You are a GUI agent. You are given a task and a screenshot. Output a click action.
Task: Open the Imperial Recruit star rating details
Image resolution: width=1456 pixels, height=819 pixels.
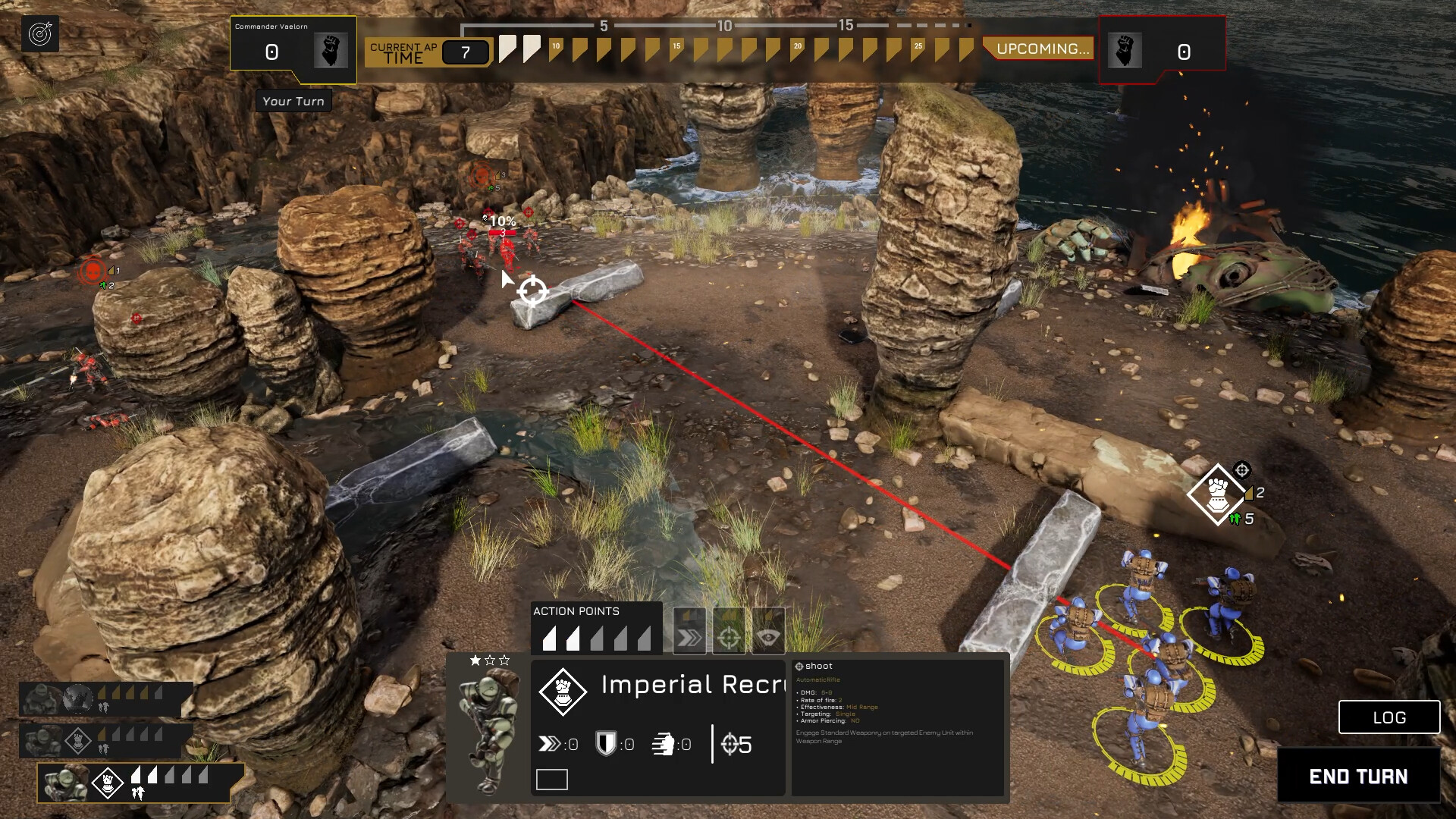pos(488,659)
